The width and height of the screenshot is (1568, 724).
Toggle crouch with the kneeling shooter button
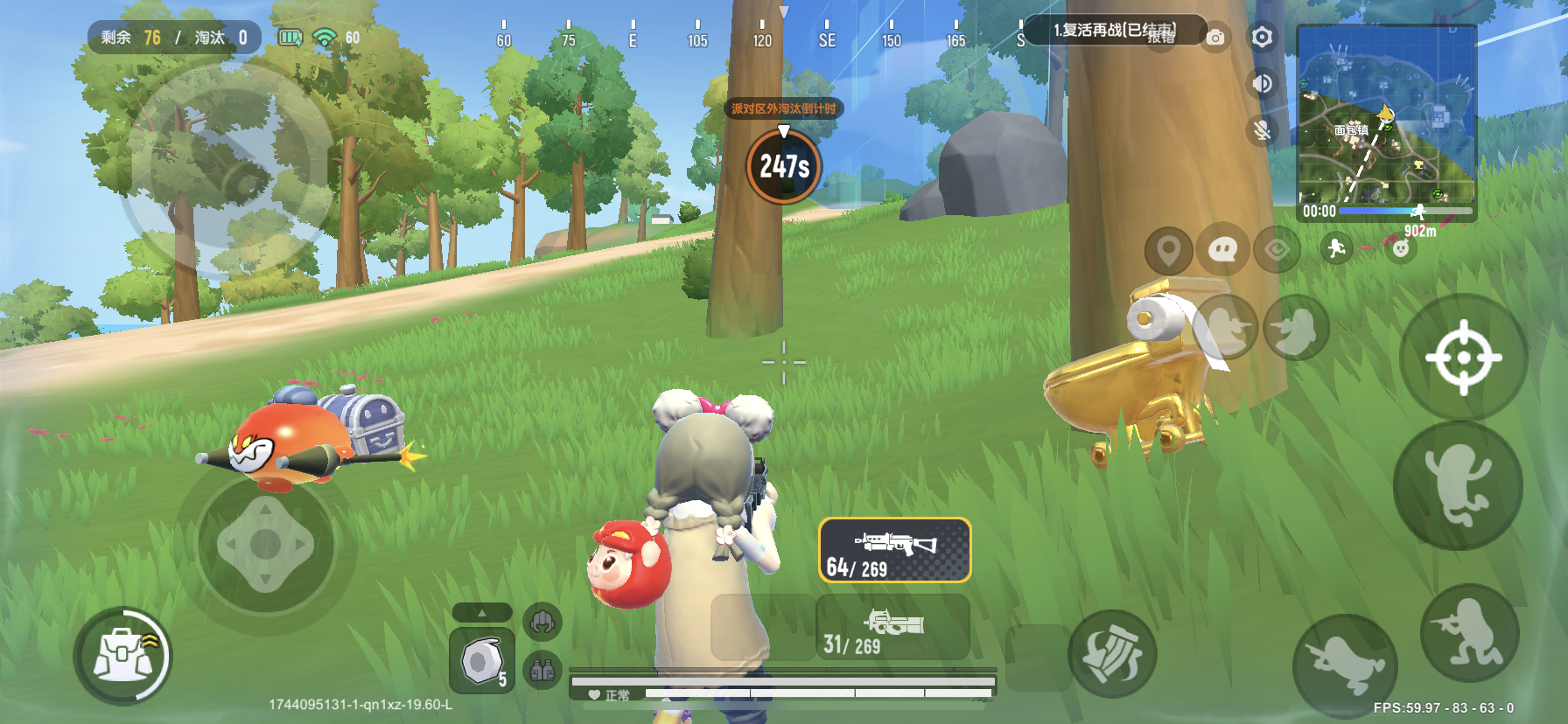click(1469, 633)
